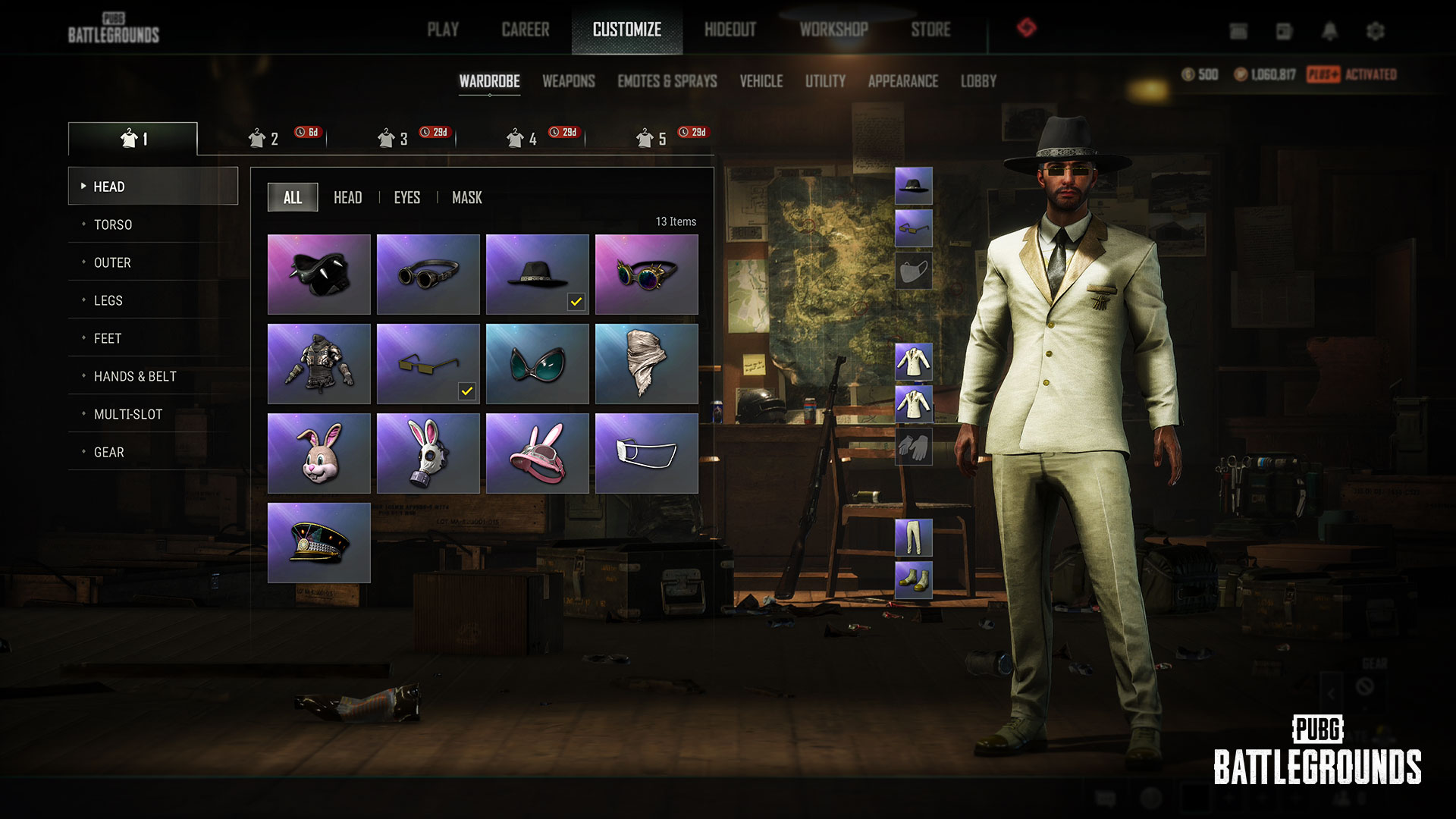The image size is (1456, 819).
Task: Expand the HANDS & BELT category
Action: (x=134, y=376)
